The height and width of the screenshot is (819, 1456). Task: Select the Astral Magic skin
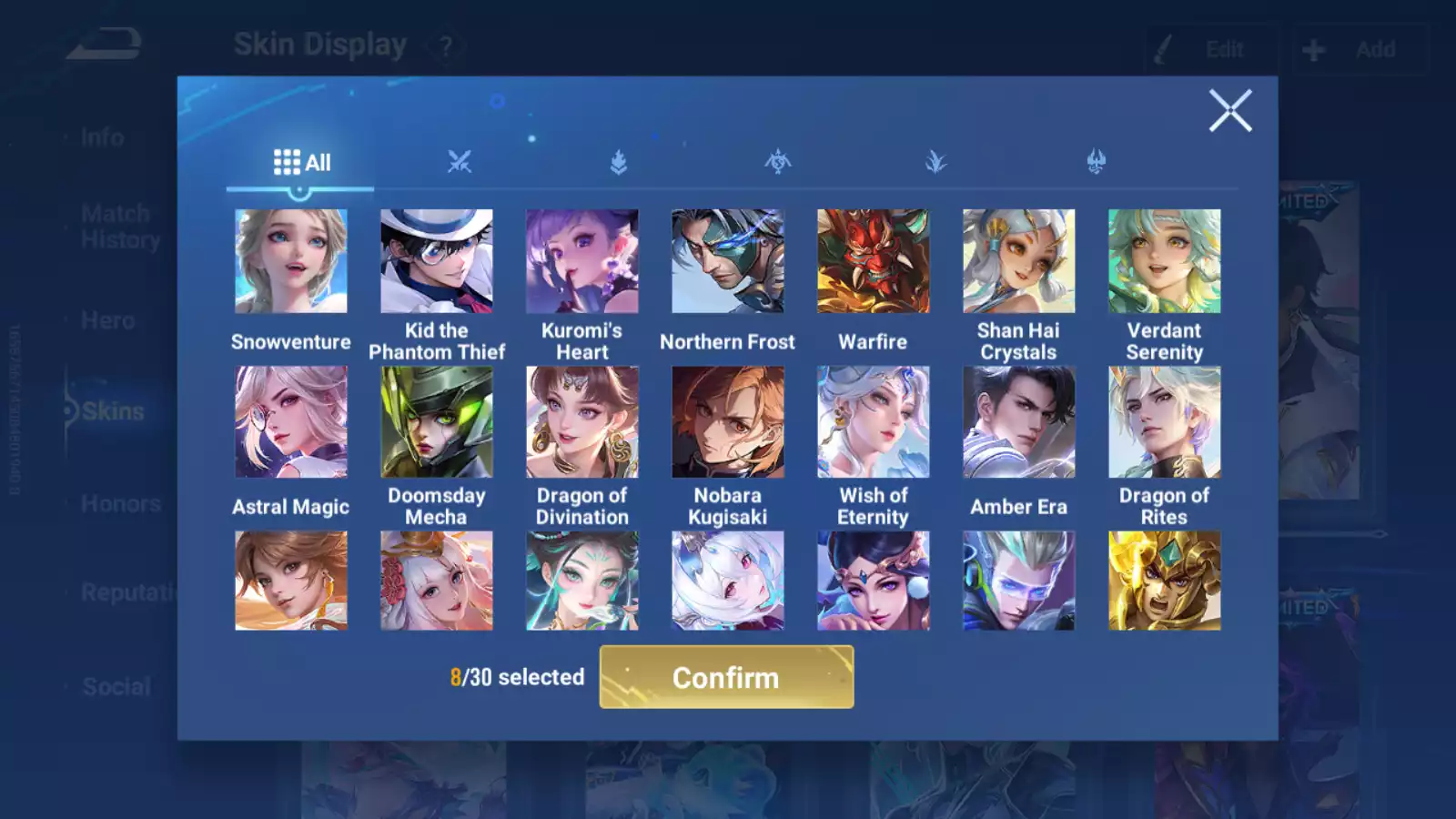pyautogui.click(x=291, y=422)
